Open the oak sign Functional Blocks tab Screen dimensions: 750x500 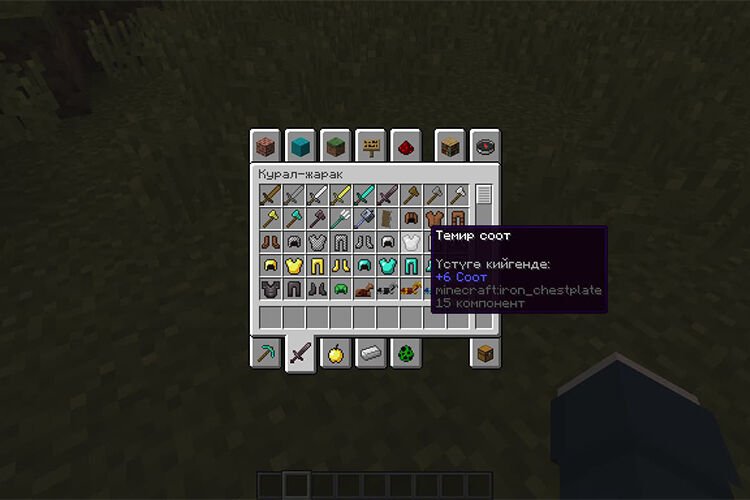[x=370, y=146]
